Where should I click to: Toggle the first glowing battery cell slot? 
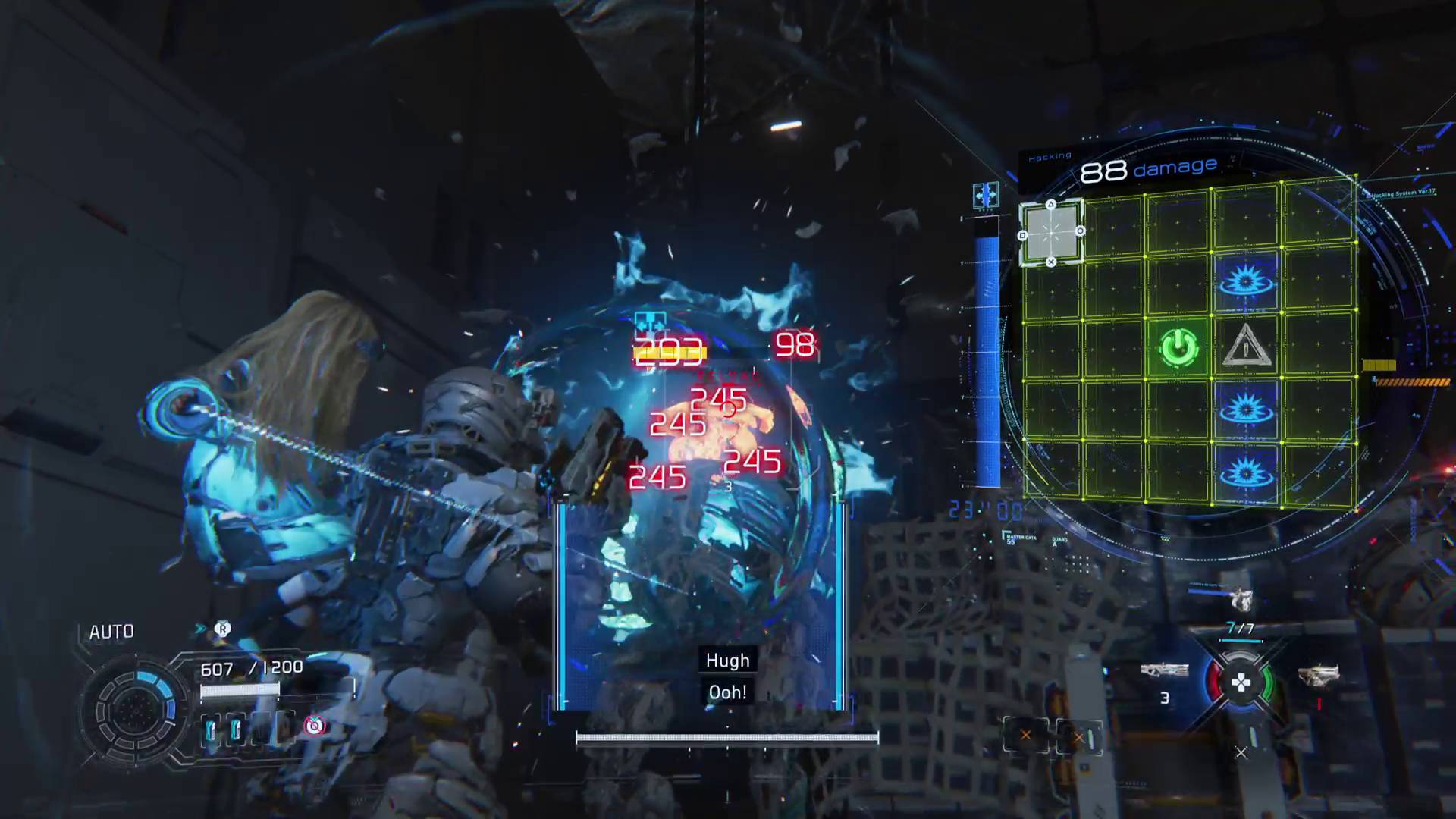[212, 728]
